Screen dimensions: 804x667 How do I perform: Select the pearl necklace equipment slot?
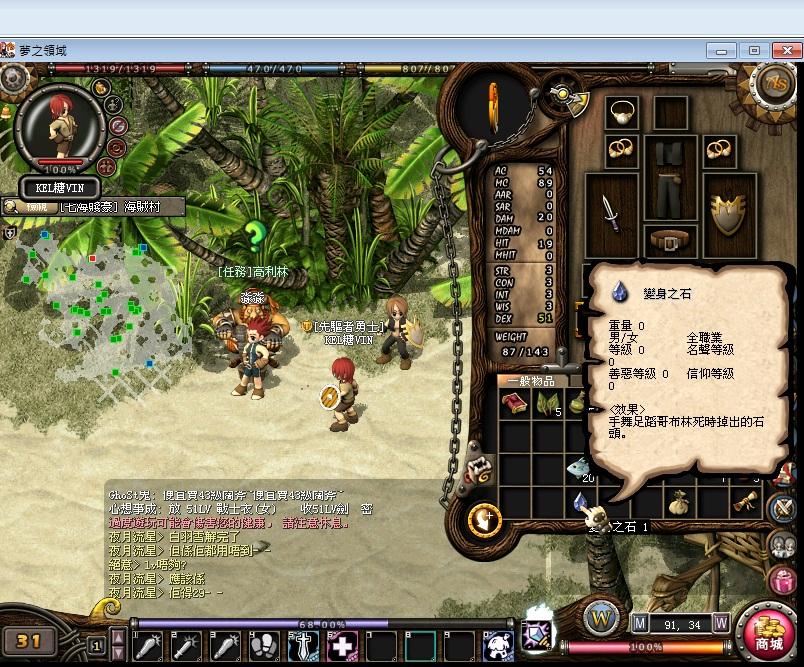pos(622,112)
